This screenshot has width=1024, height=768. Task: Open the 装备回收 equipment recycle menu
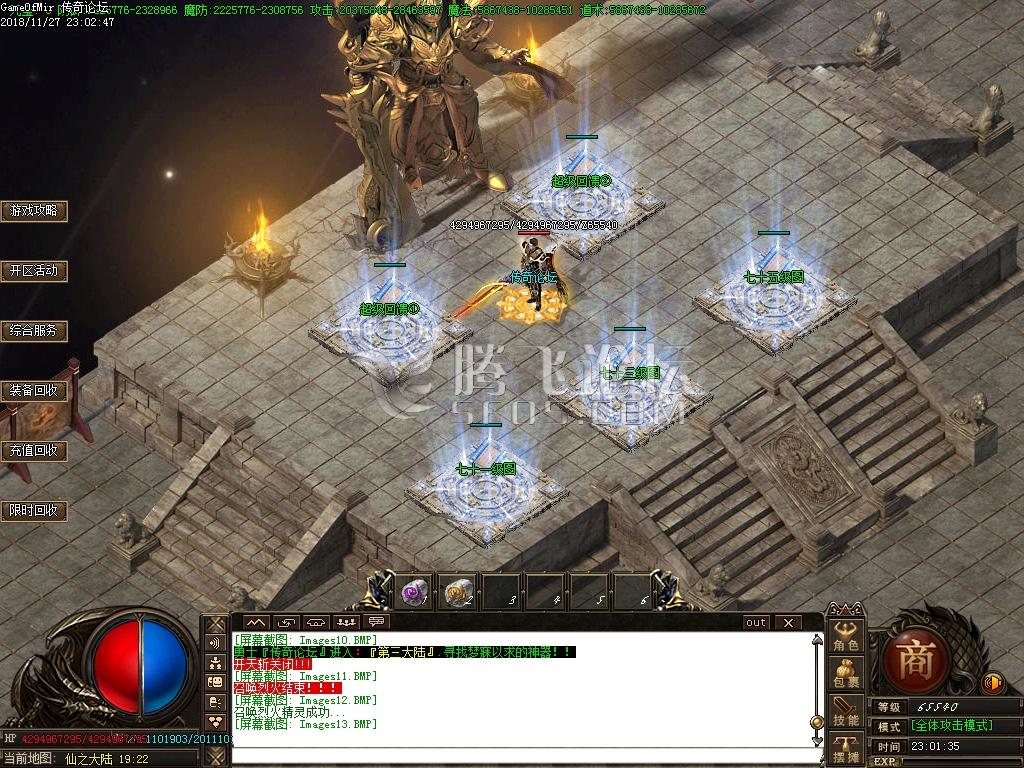(x=34, y=391)
